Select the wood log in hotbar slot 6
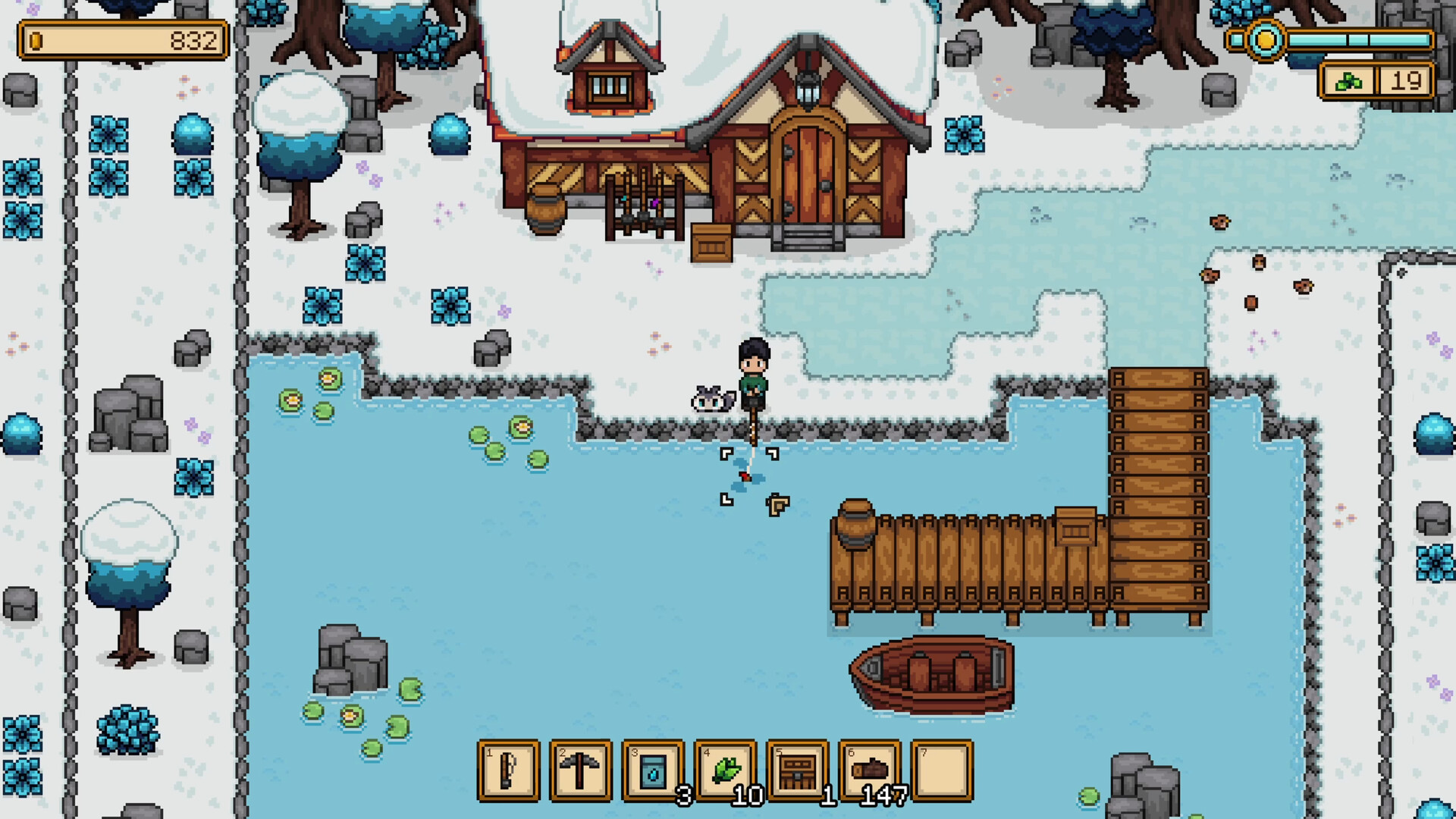1456x819 pixels. (x=871, y=770)
